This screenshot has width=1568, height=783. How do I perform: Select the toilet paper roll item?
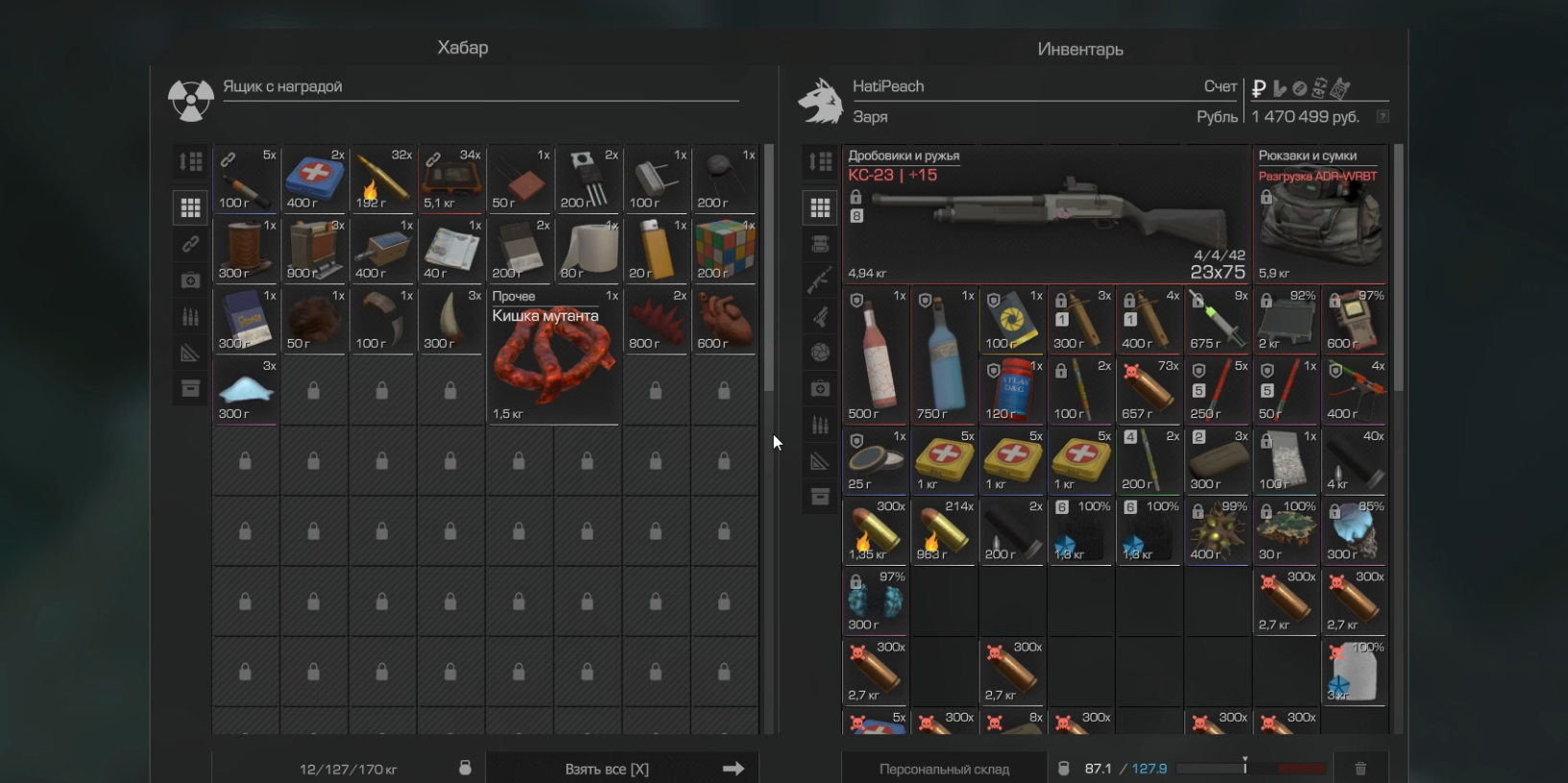(x=588, y=249)
